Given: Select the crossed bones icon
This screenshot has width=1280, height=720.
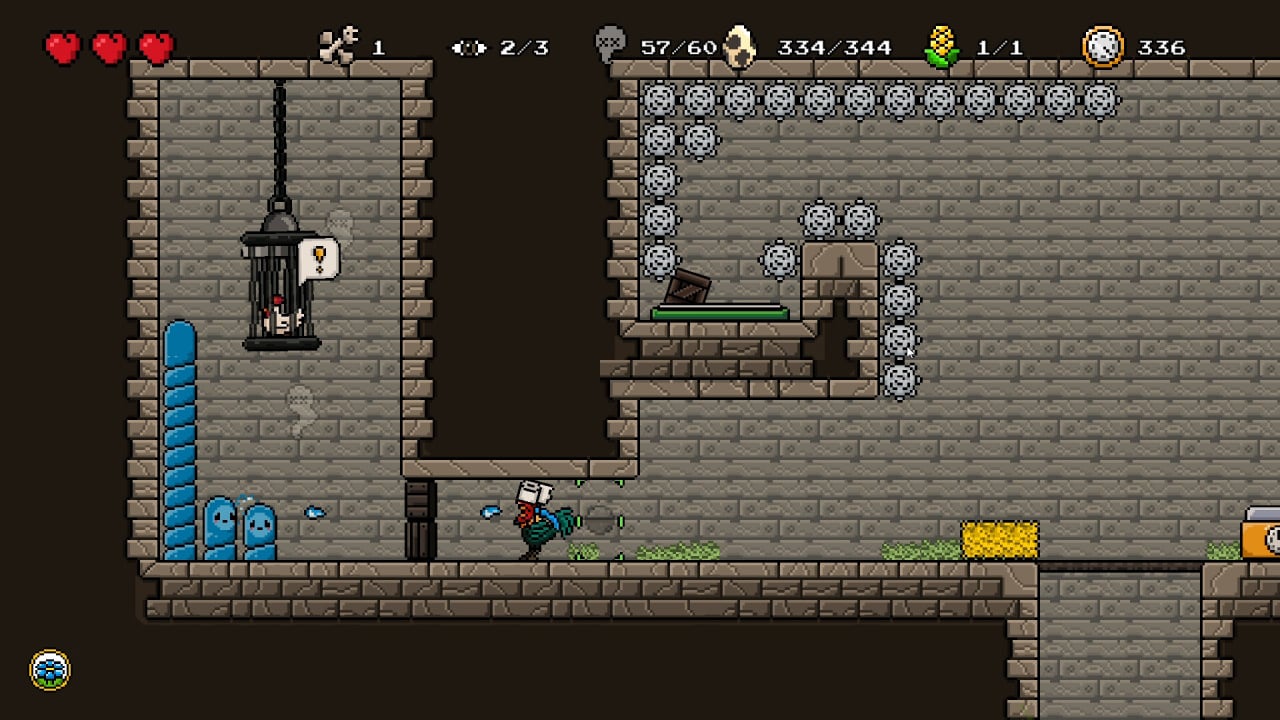Looking at the screenshot, I should coord(338,46).
